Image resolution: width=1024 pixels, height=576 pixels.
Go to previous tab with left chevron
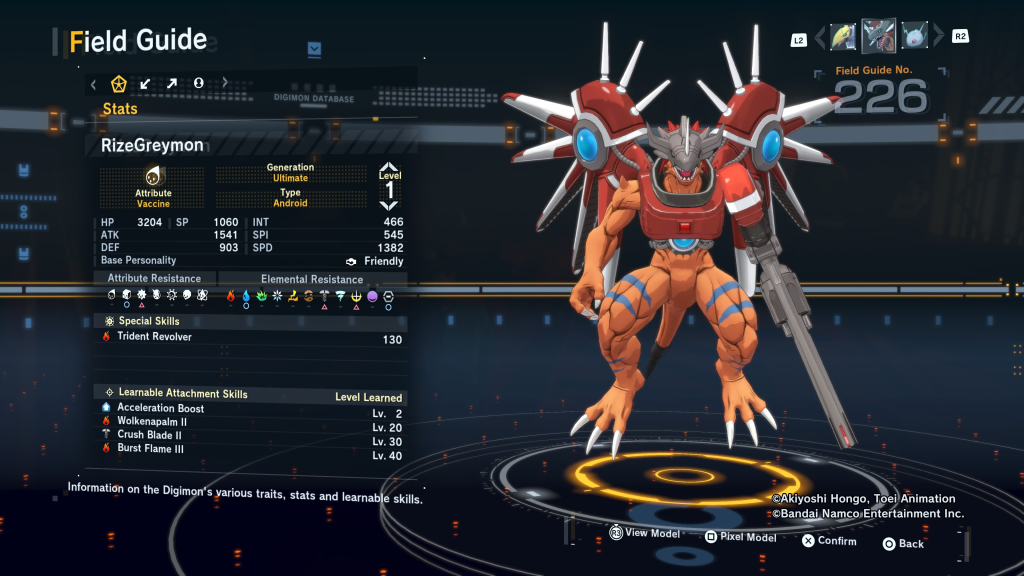(93, 84)
